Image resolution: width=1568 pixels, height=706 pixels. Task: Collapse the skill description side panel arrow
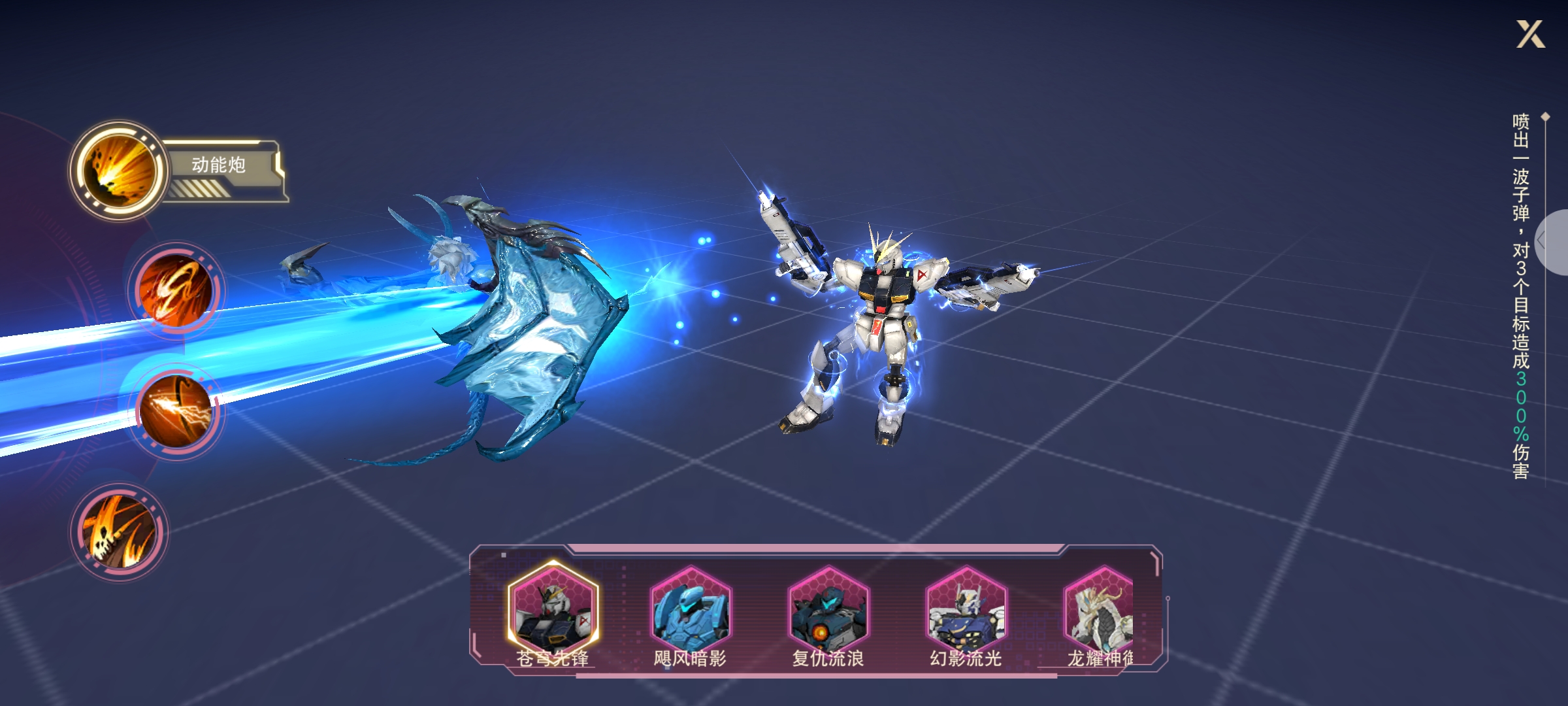[1551, 242]
